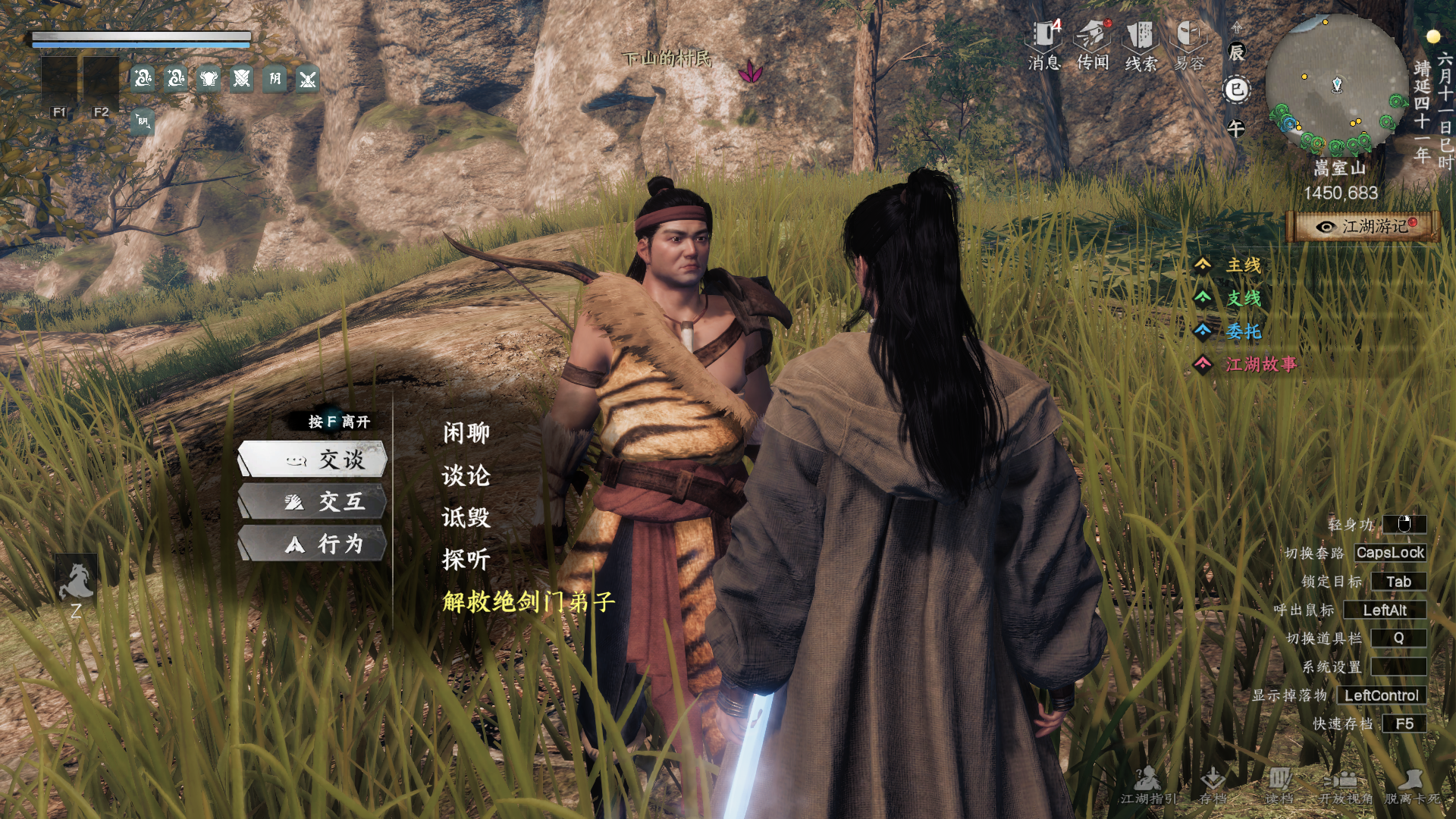Toggle visibility of 主线 main quest markers
This screenshot has height=819, width=1456.
(1244, 264)
